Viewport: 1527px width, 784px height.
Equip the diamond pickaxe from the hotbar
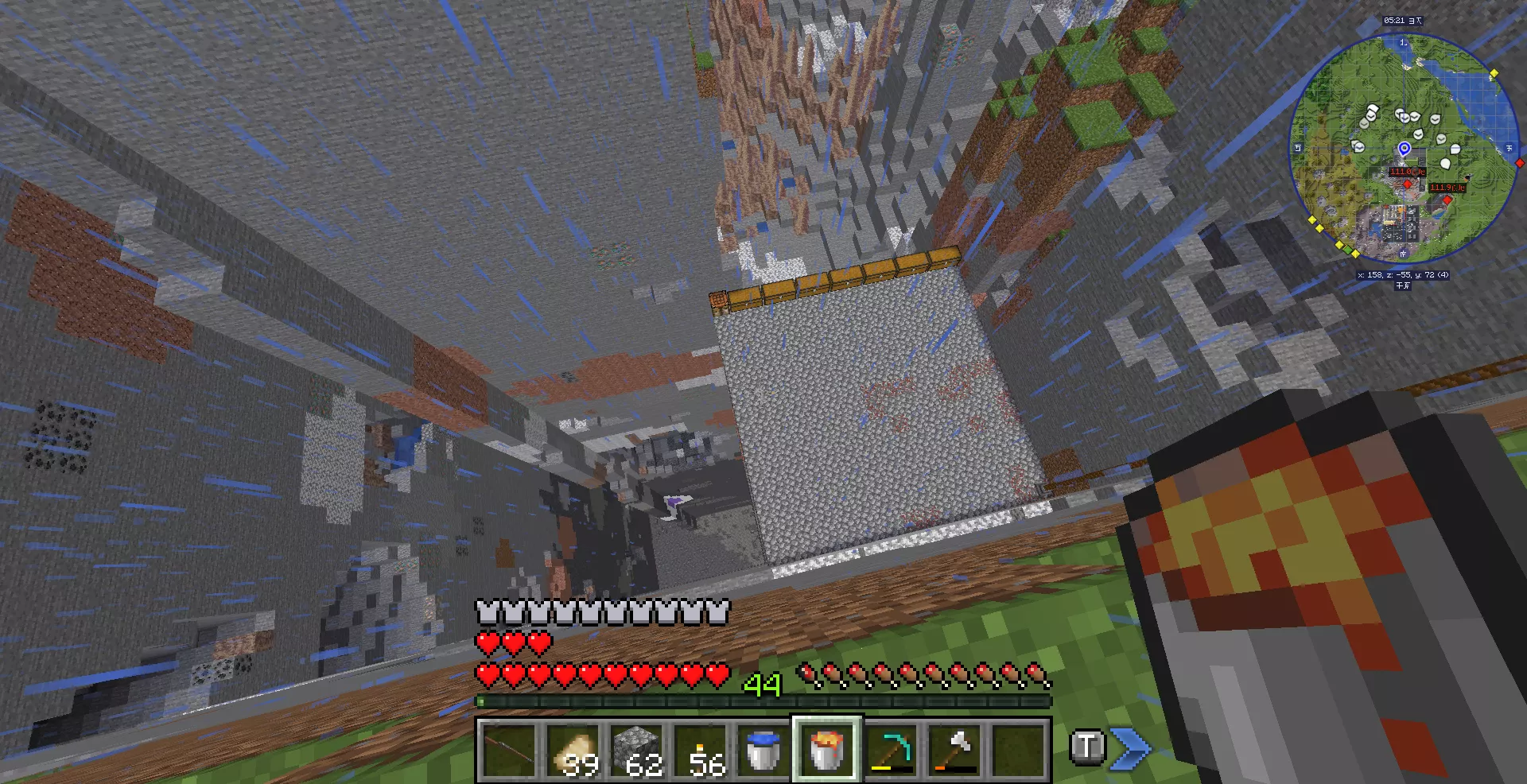click(891, 750)
